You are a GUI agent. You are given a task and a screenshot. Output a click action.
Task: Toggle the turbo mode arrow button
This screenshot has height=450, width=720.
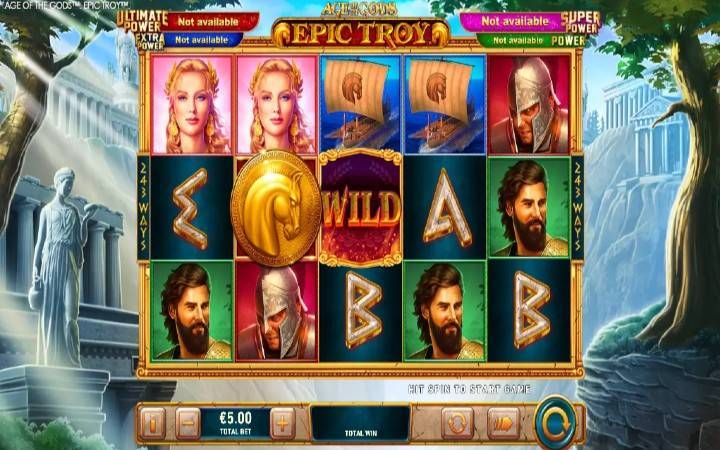pos(503,423)
